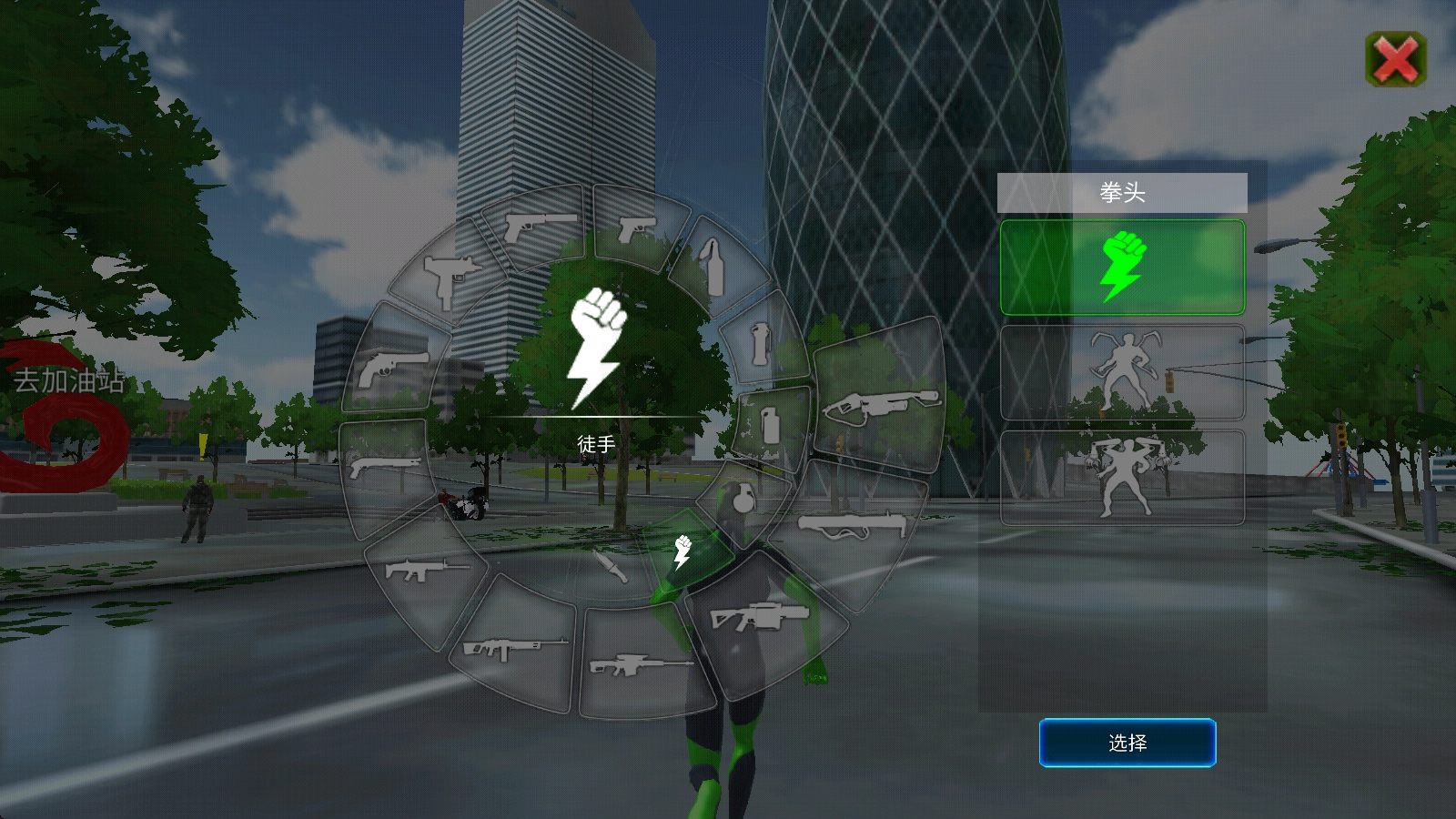Image resolution: width=1456 pixels, height=819 pixels.
Task: Close the weapon wheel with the red X
Action: pos(1396,60)
